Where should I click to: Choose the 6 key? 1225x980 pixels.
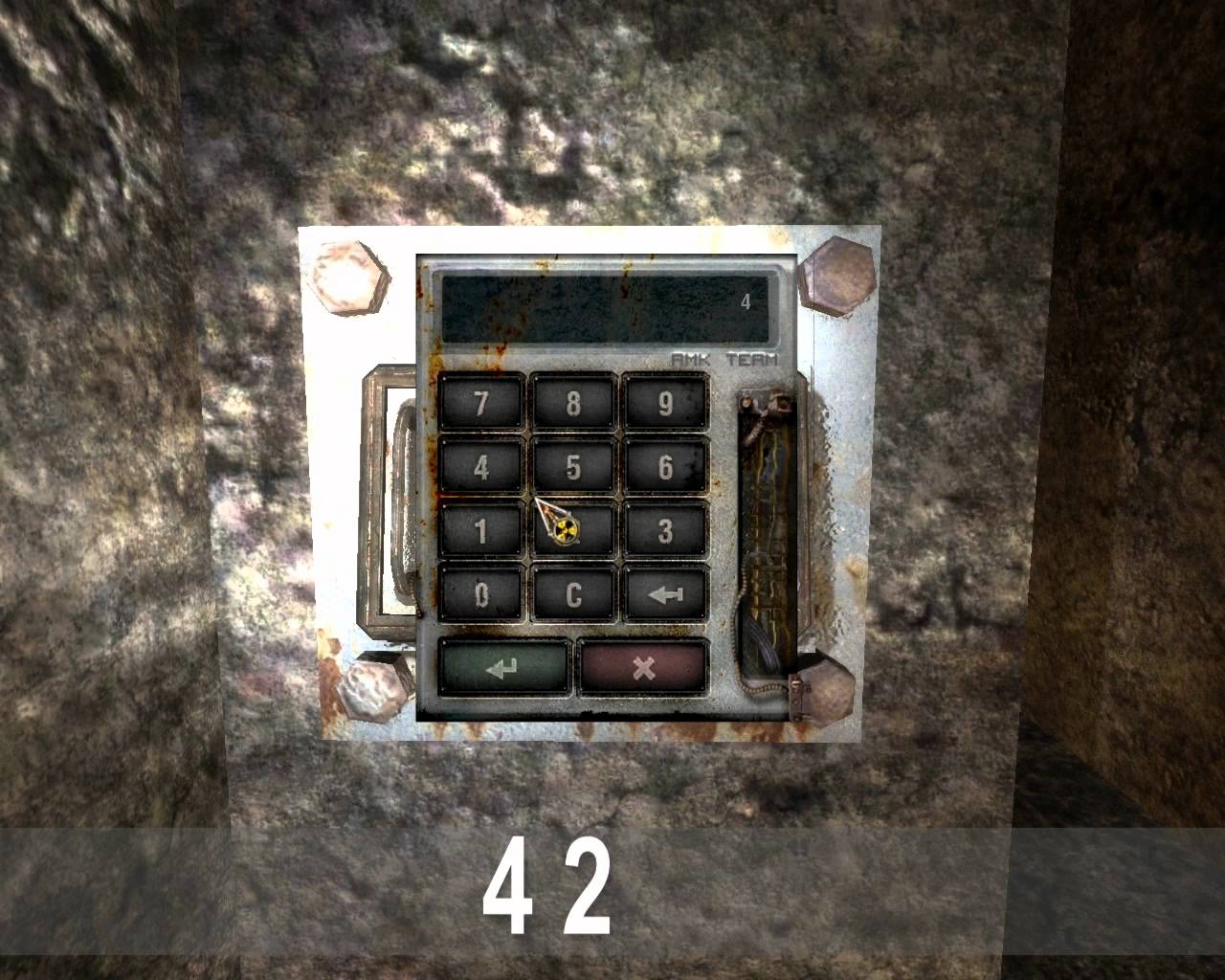(x=665, y=467)
